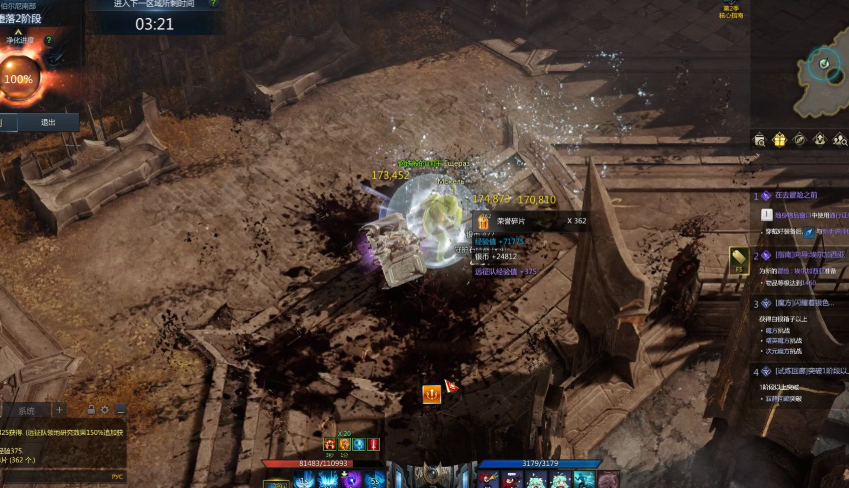Screen dimensions: 849x488
Task: Open chat settings gear icon
Action: [x=105, y=410]
